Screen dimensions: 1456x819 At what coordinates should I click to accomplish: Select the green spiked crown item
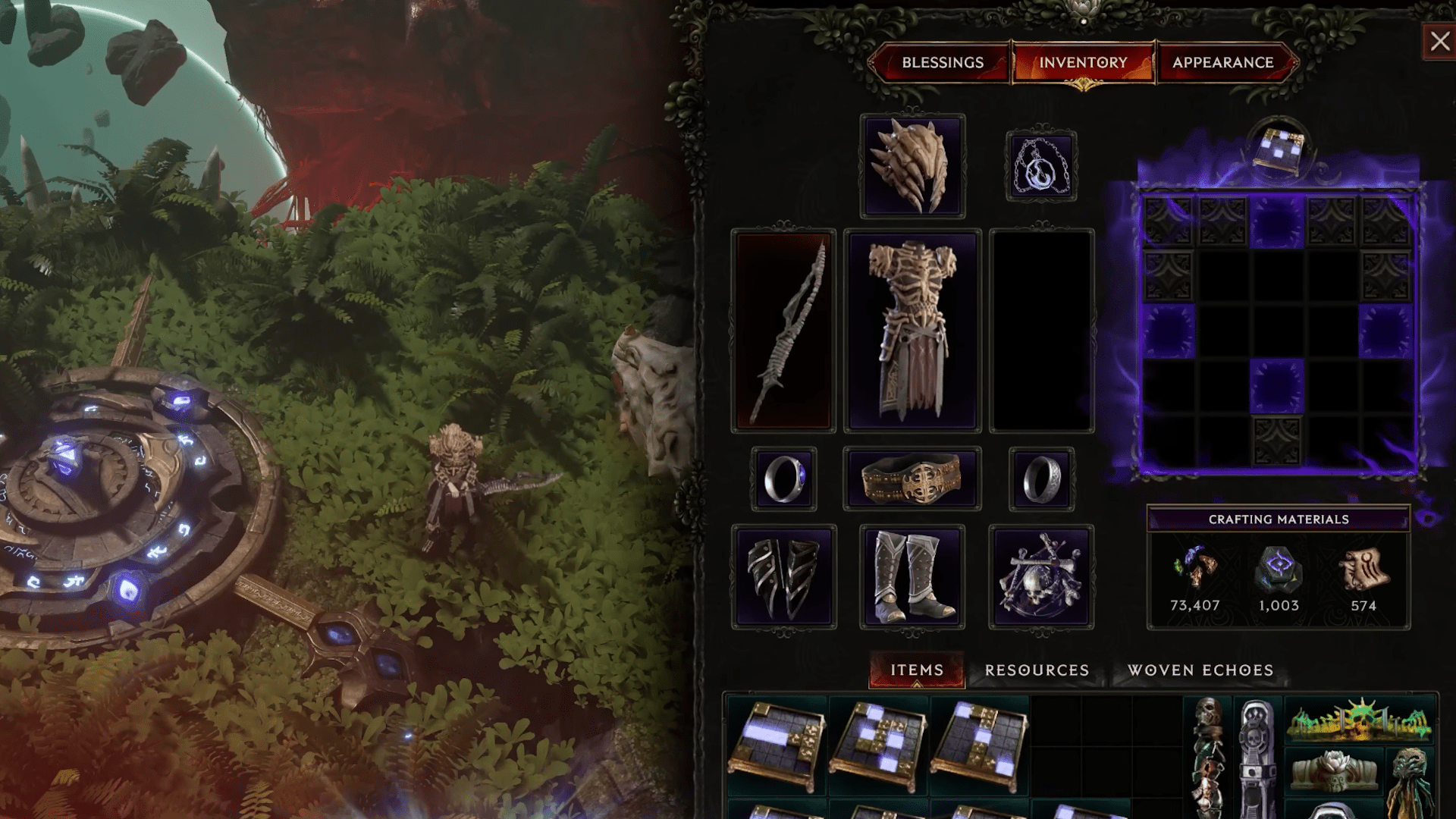[1359, 720]
